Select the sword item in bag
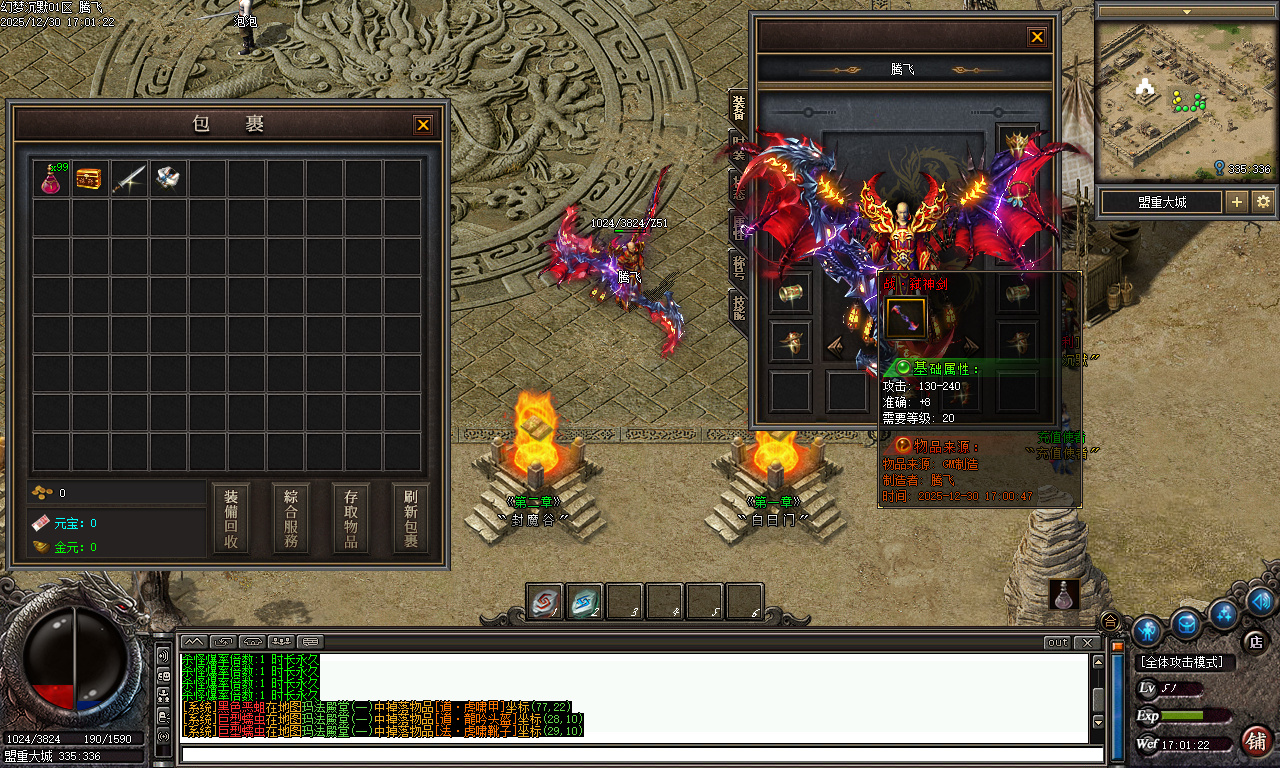 [x=129, y=179]
